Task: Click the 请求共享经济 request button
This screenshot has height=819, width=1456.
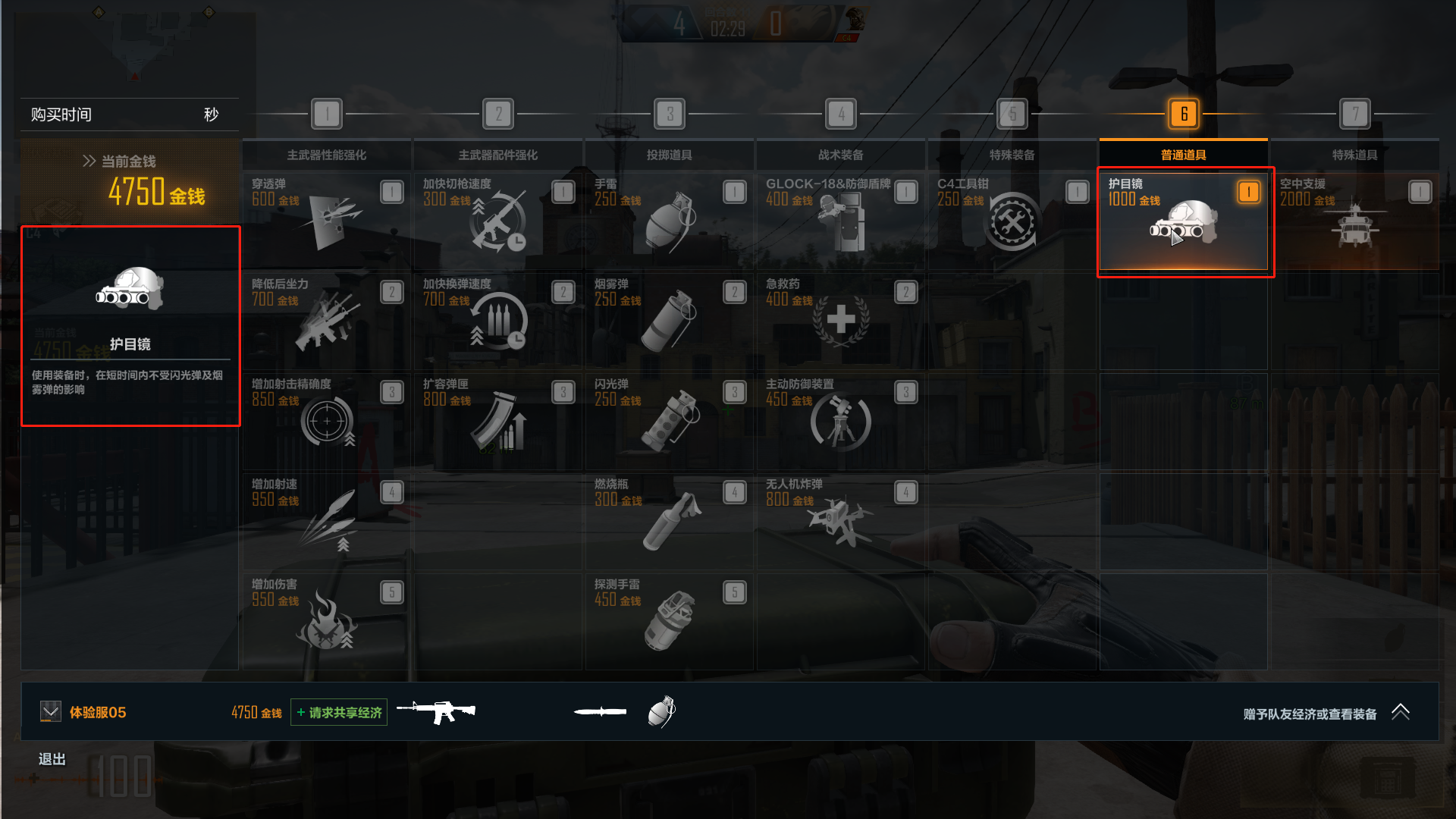Action: (x=339, y=712)
